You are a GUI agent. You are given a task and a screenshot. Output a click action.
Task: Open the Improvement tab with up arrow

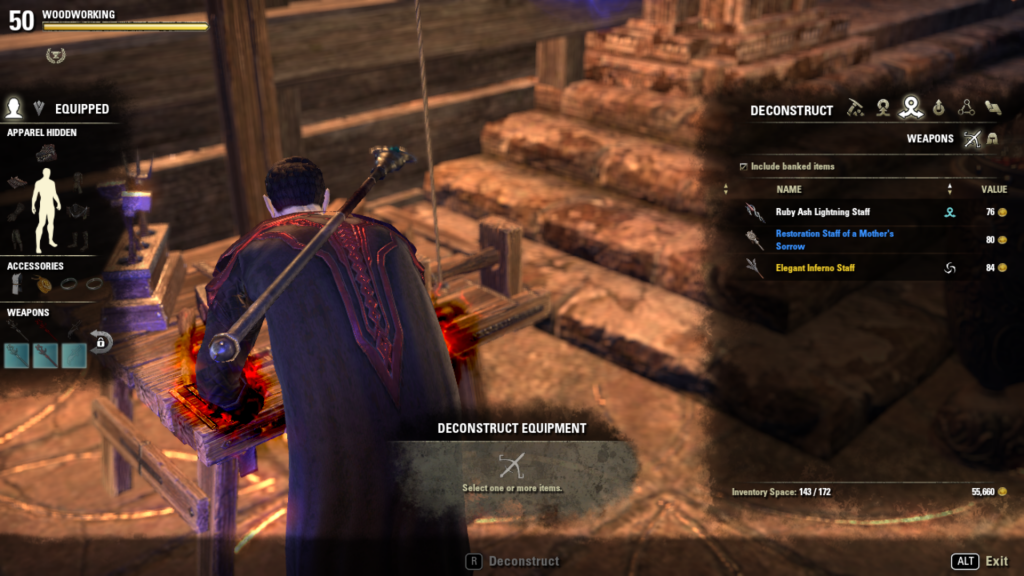tap(938, 109)
